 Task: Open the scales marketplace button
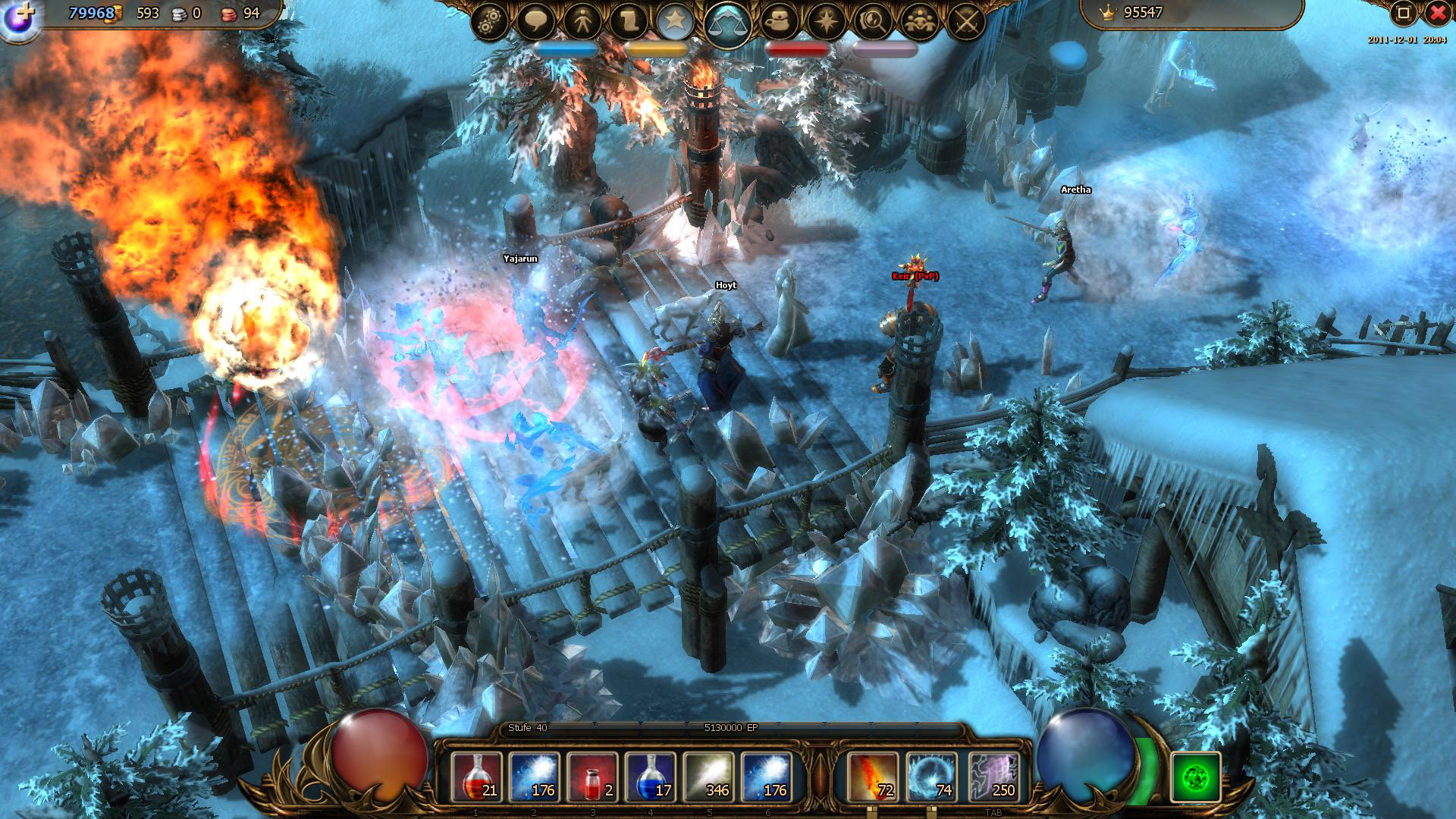[x=727, y=24]
